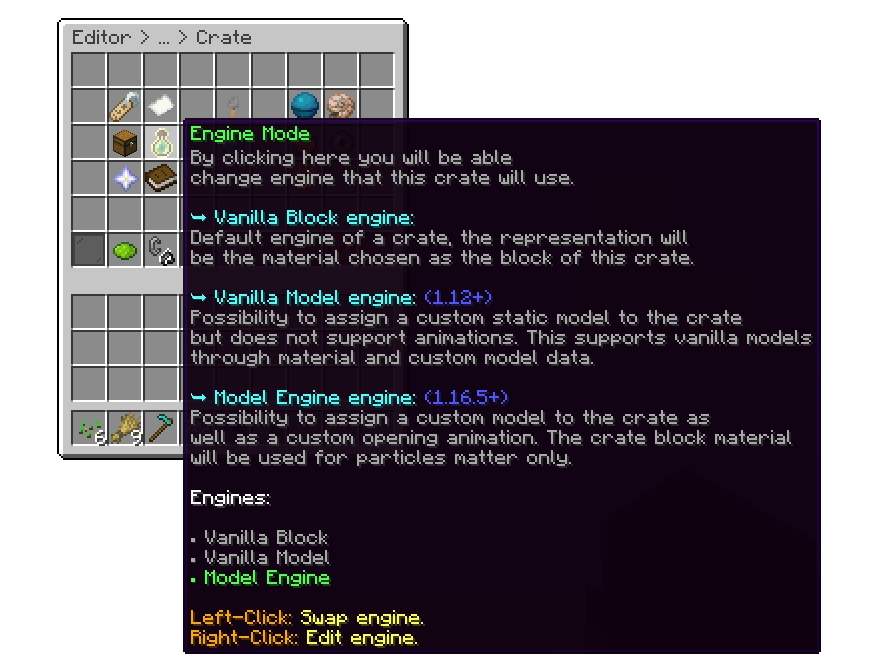Image resolution: width=869 pixels, height=670 pixels.
Task: Open the chest icon slot
Action: pos(125,142)
